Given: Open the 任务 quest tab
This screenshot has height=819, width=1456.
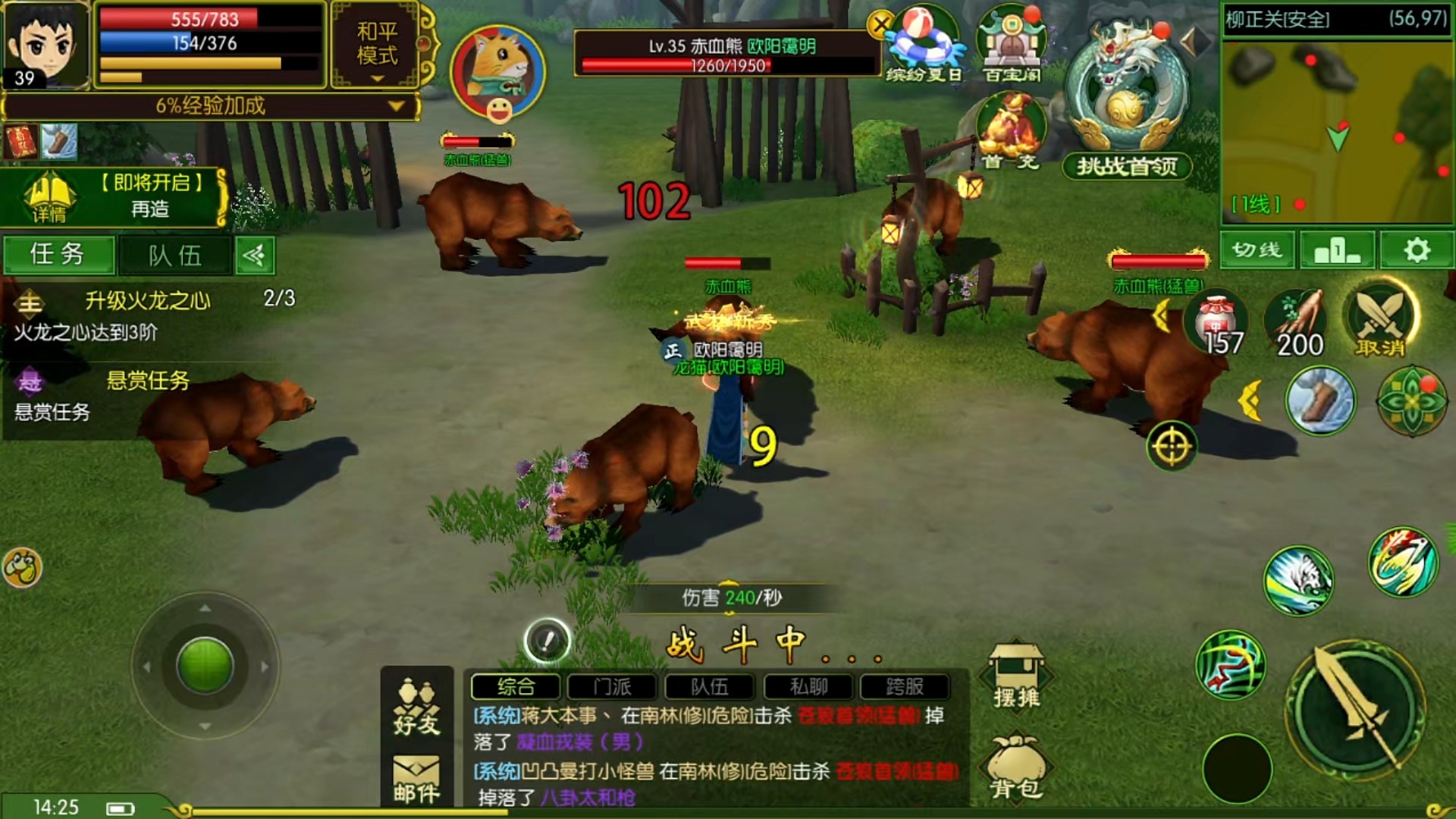Looking at the screenshot, I should [x=58, y=255].
